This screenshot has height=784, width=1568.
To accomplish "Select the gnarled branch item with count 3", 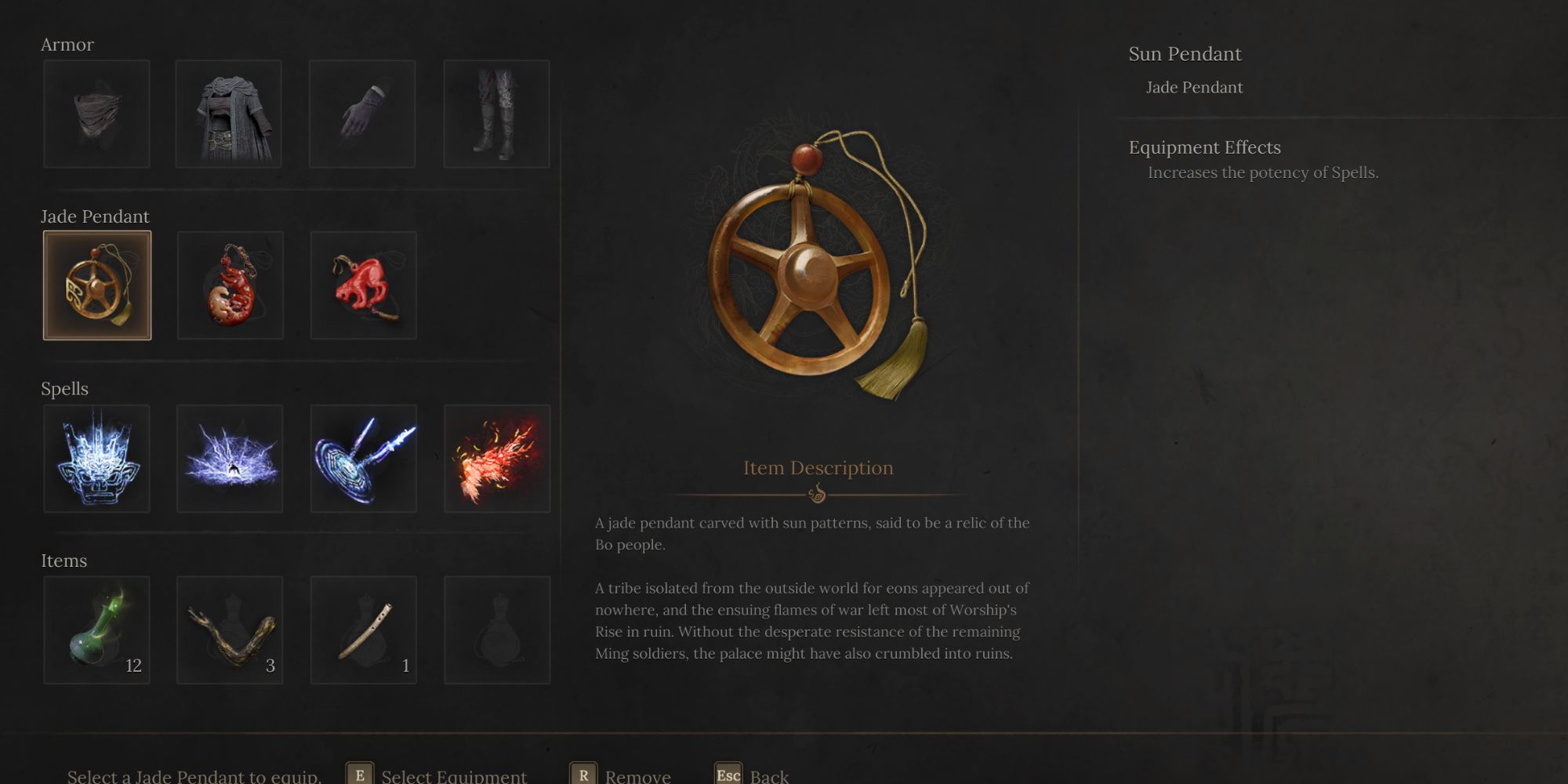I will 230,630.
